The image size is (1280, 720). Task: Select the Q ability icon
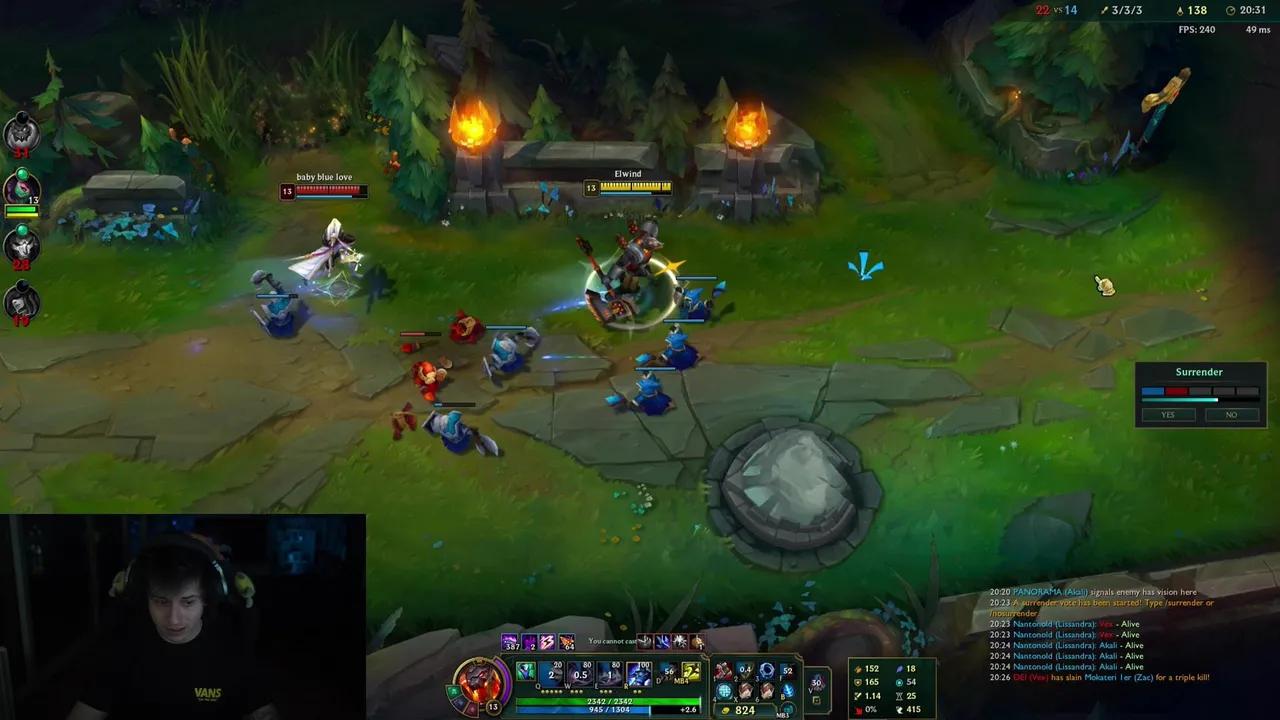click(x=549, y=674)
